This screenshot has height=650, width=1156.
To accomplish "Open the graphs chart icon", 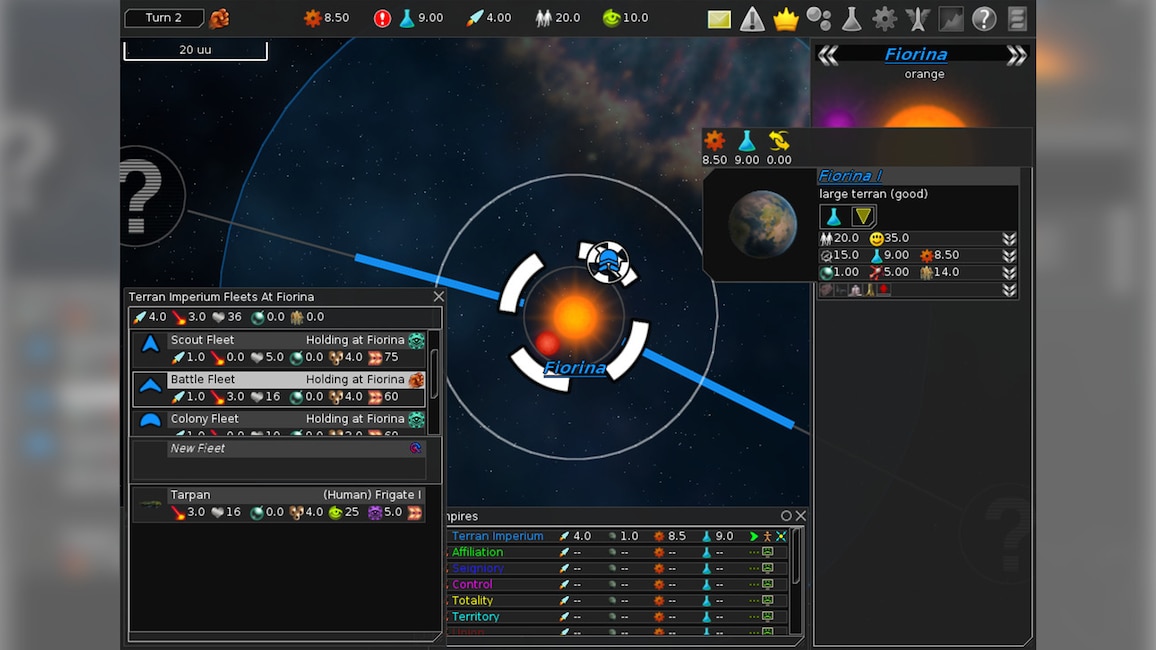I will click(950, 19).
